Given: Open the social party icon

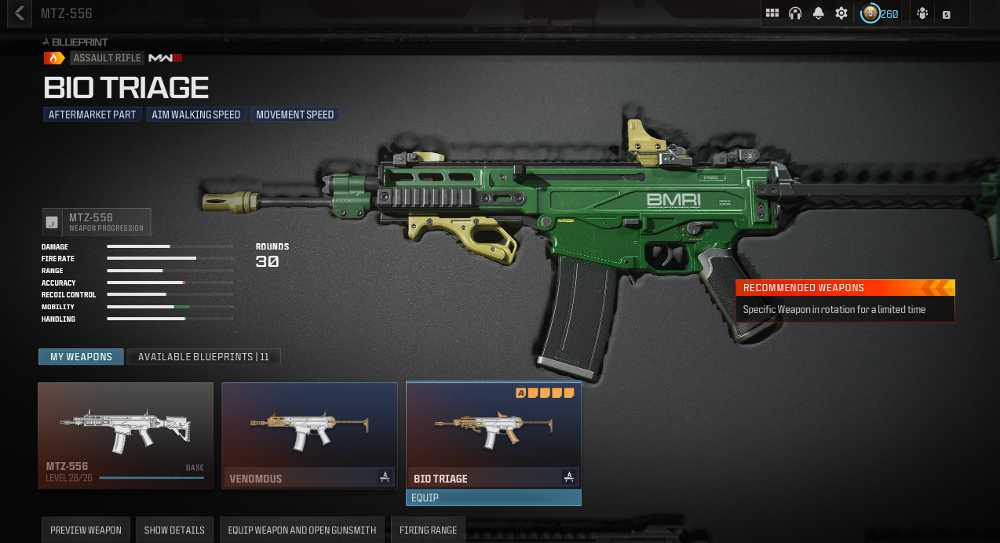Looking at the screenshot, I should click(x=922, y=14).
